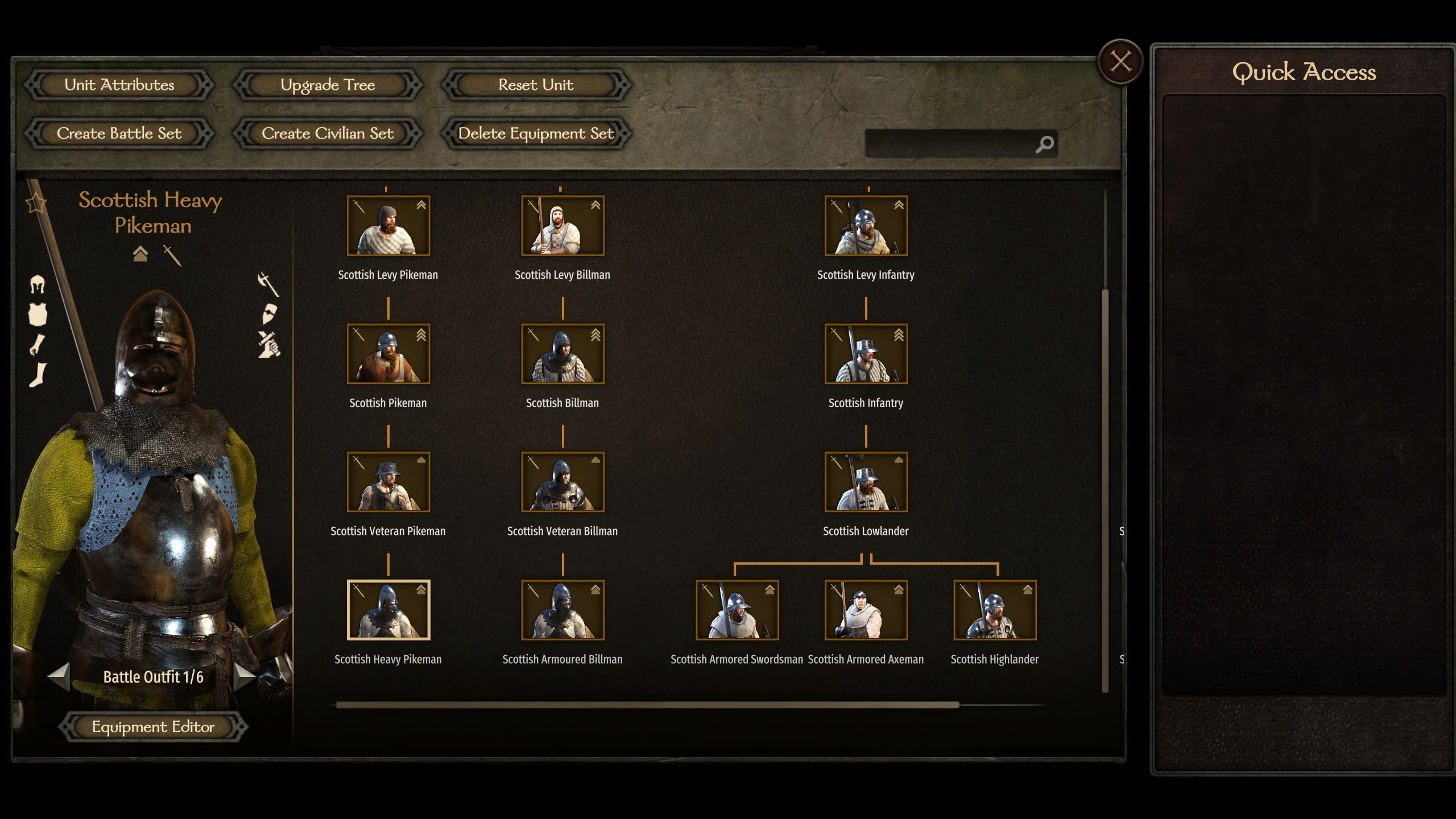Image resolution: width=1456 pixels, height=819 pixels.
Task: Delete the current Equipment Set
Action: [x=536, y=133]
